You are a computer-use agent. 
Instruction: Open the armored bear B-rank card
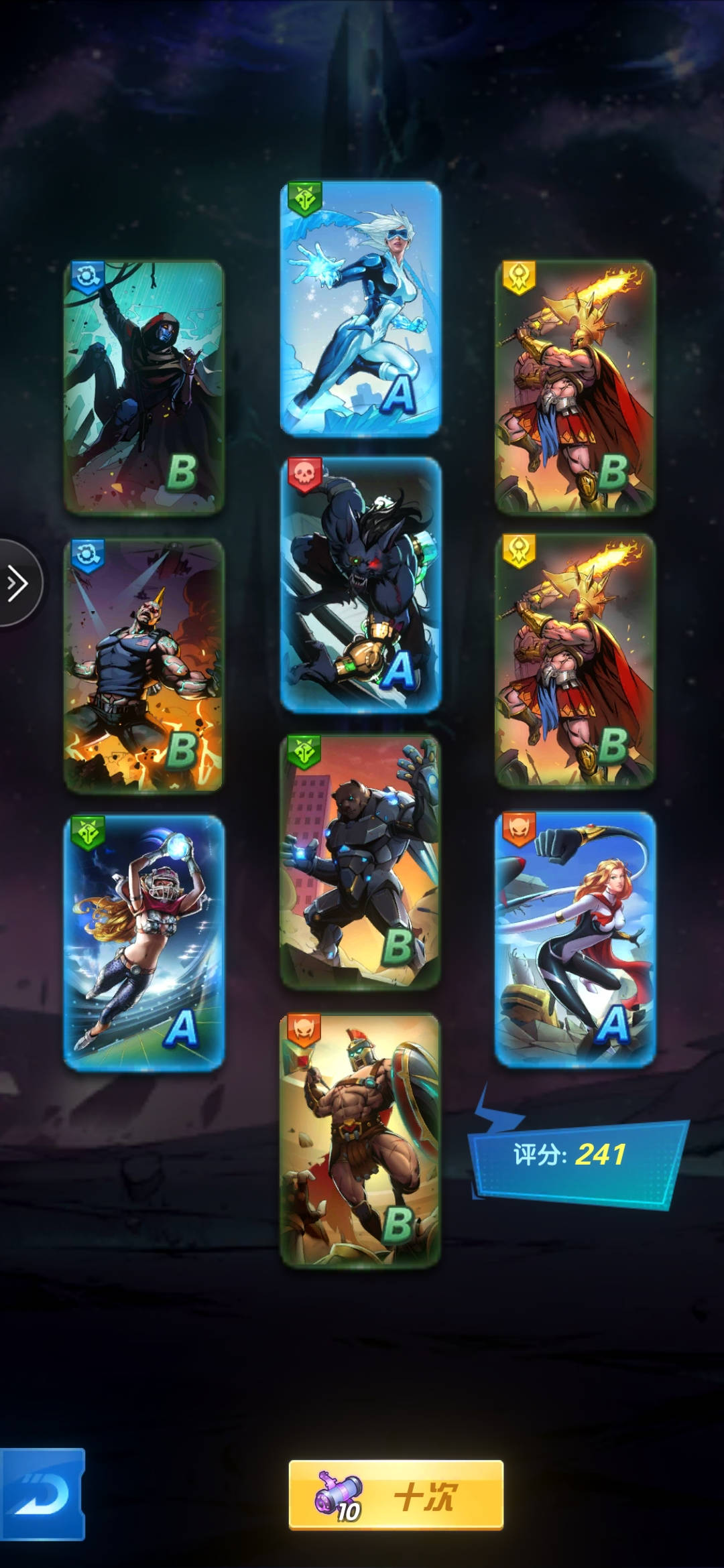point(361,862)
